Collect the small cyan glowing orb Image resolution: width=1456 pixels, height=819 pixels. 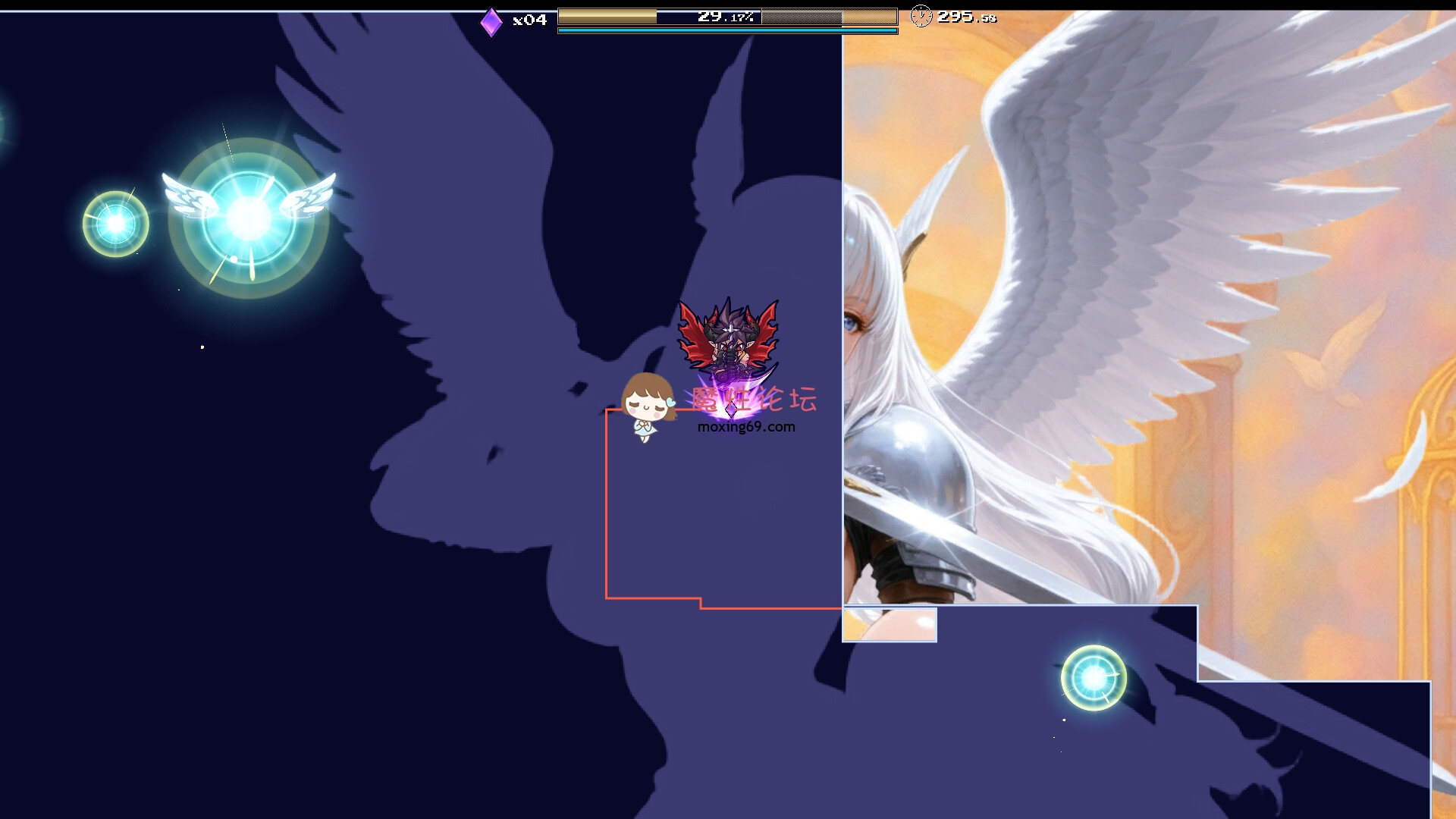click(x=115, y=224)
